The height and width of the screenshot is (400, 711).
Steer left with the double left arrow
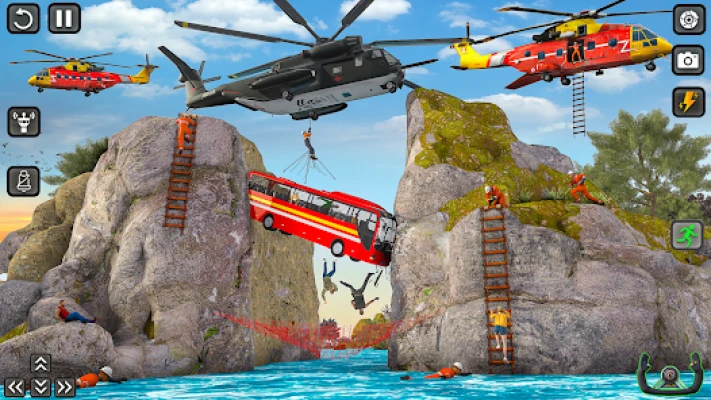pos(16,387)
